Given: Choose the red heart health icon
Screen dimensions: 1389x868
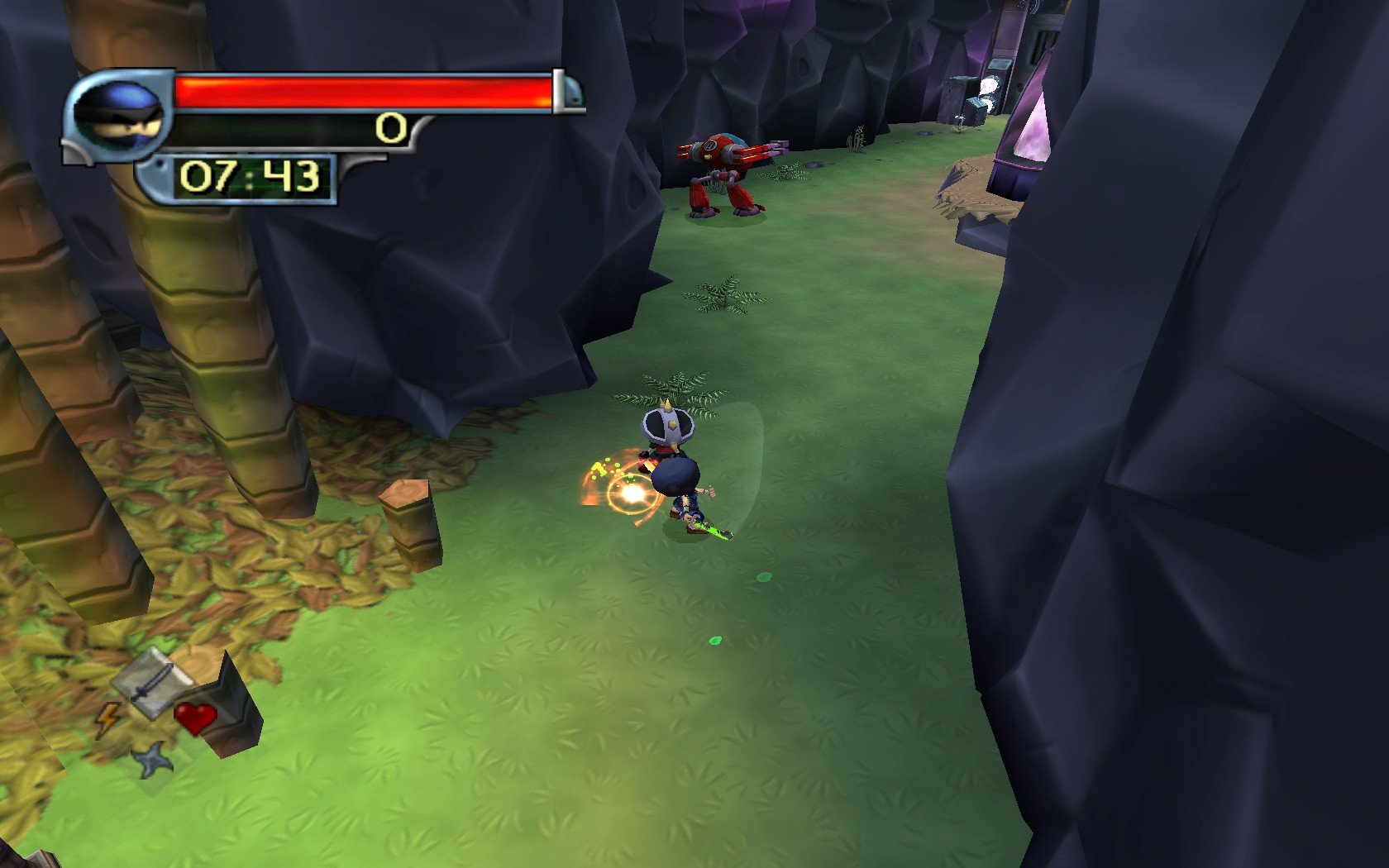Looking at the screenshot, I should pos(195,718).
